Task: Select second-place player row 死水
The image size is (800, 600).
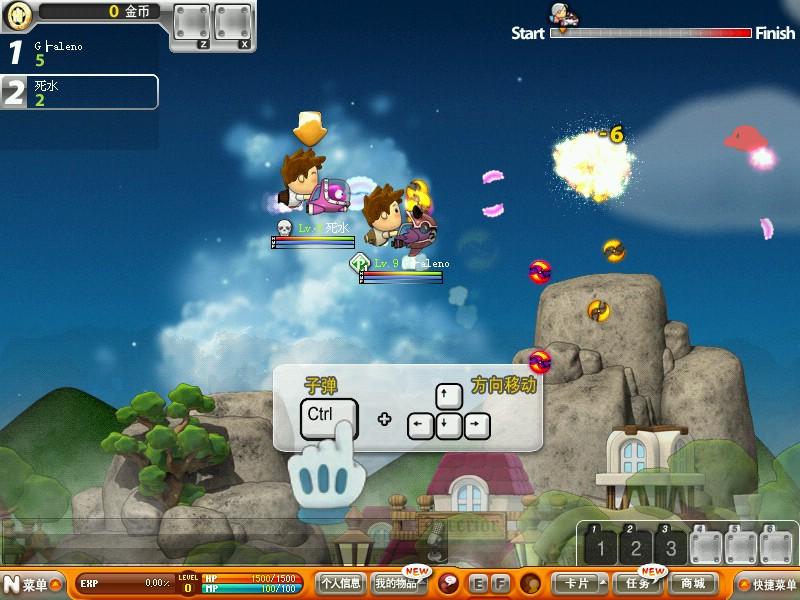Action: tap(80, 92)
